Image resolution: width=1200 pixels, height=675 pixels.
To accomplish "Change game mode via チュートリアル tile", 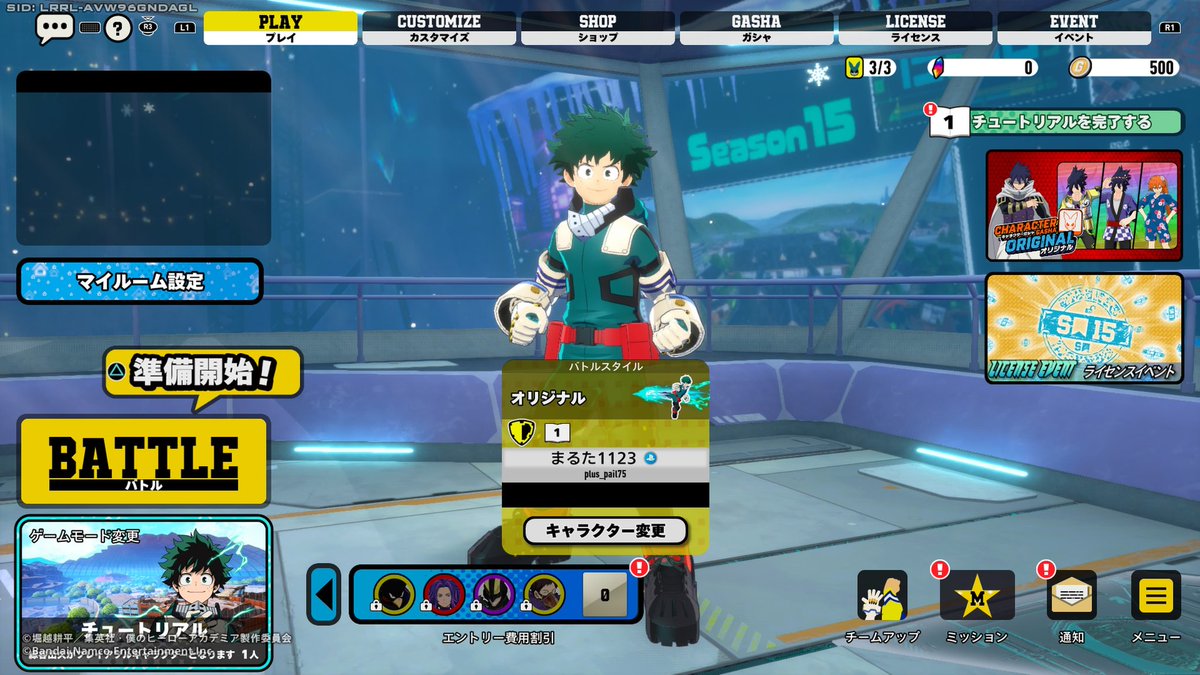I will pyautogui.click(x=143, y=588).
